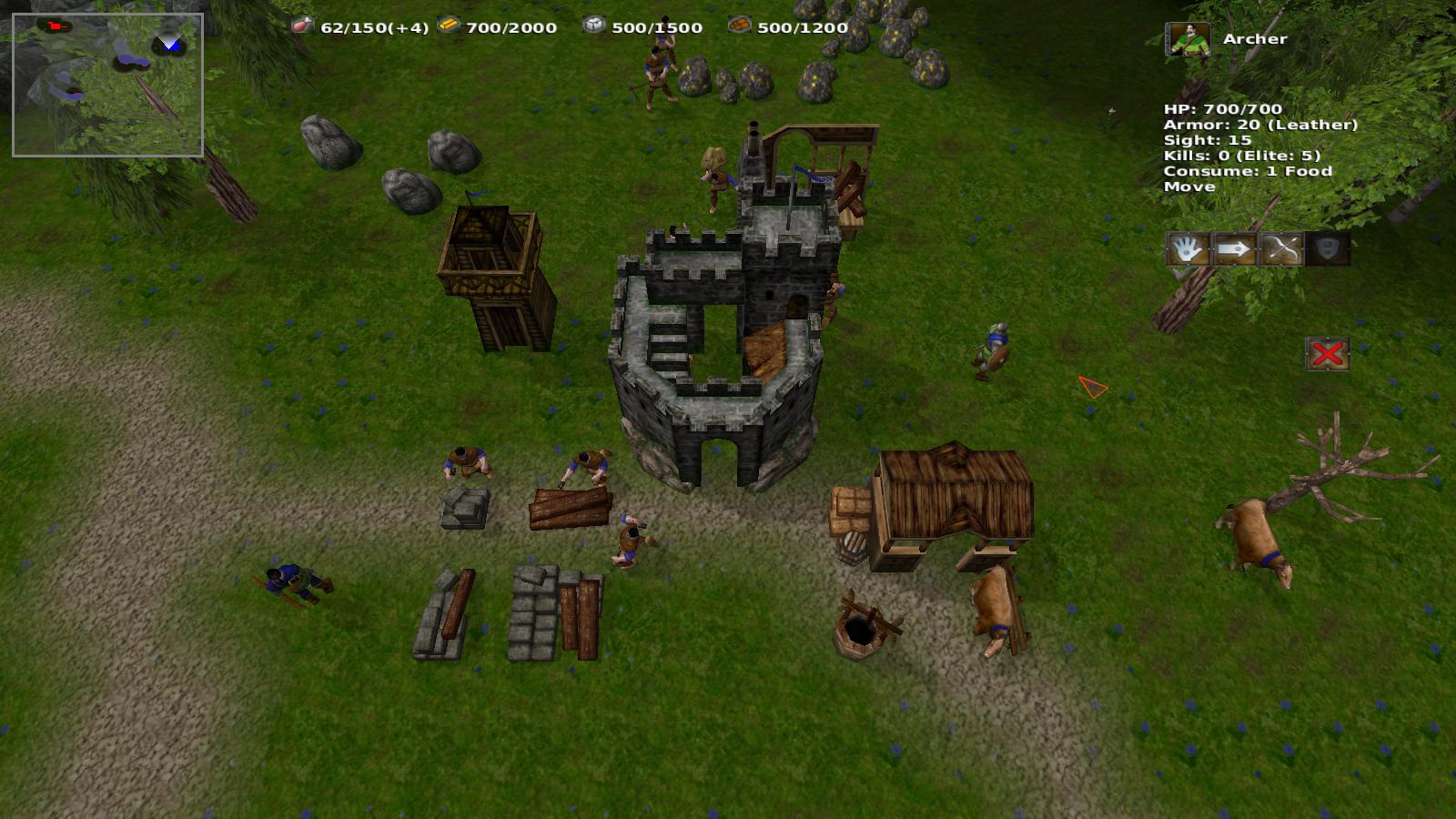The image size is (1456, 819).
Task: Activate the bow and arrow attack command
Action: pos(1281,248)
